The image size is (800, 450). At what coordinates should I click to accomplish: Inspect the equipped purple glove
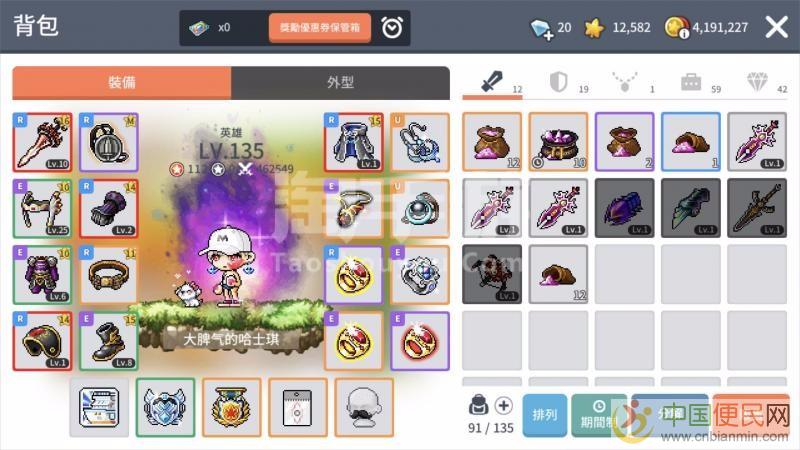[x=108, y=208]
